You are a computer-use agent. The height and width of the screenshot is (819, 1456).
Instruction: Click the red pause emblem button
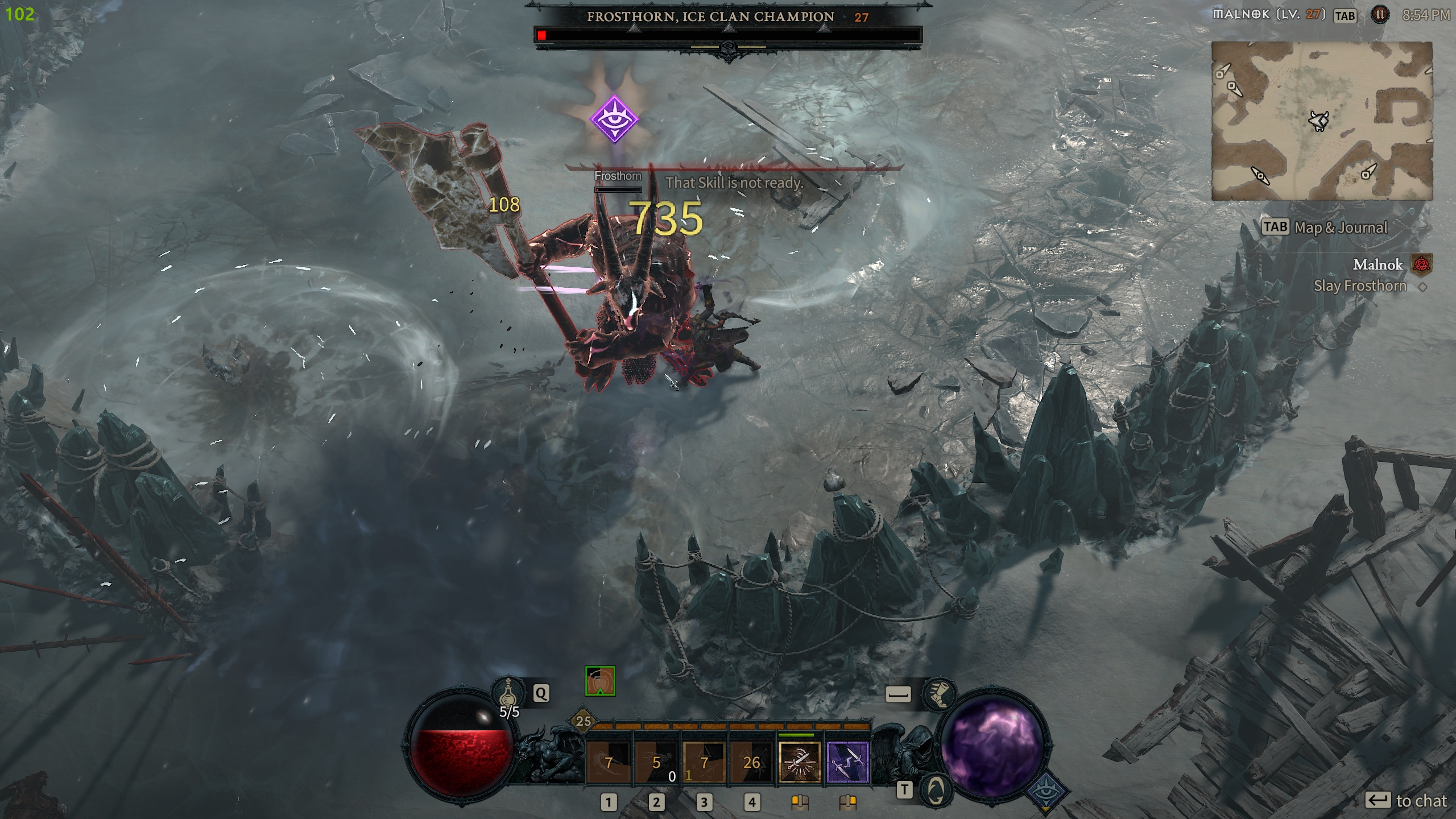(1380, 15)
